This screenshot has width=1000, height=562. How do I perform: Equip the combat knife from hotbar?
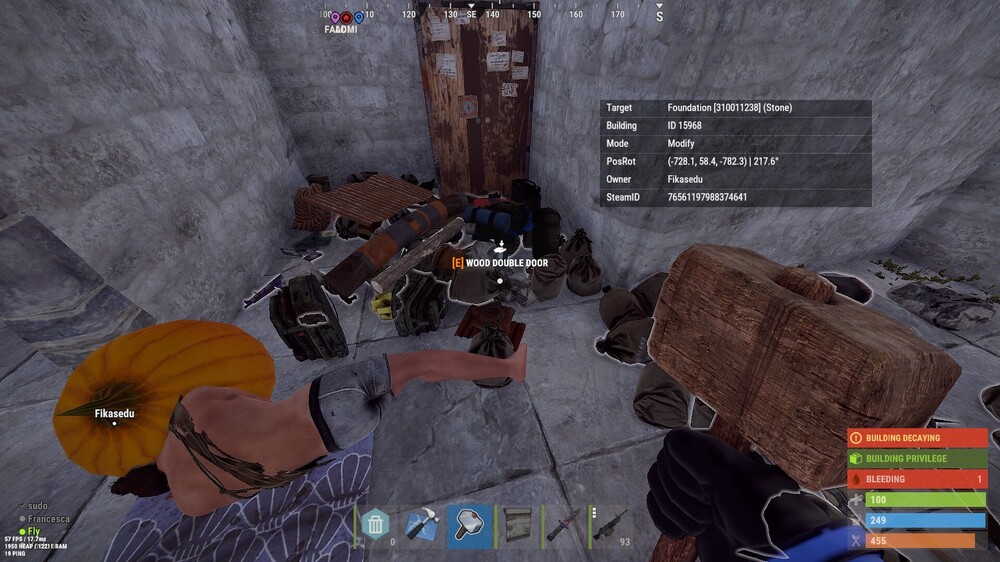562,524
